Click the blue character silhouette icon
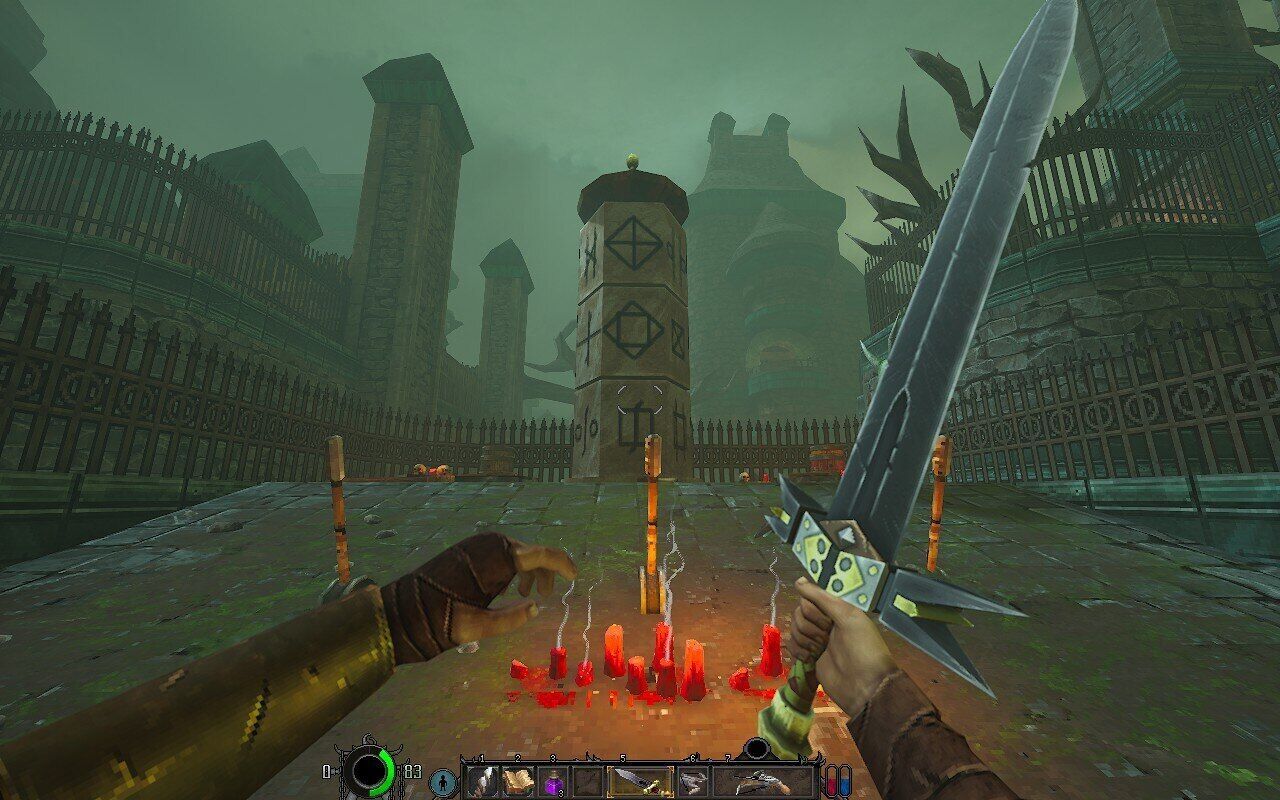 click(x=442, y=782)
